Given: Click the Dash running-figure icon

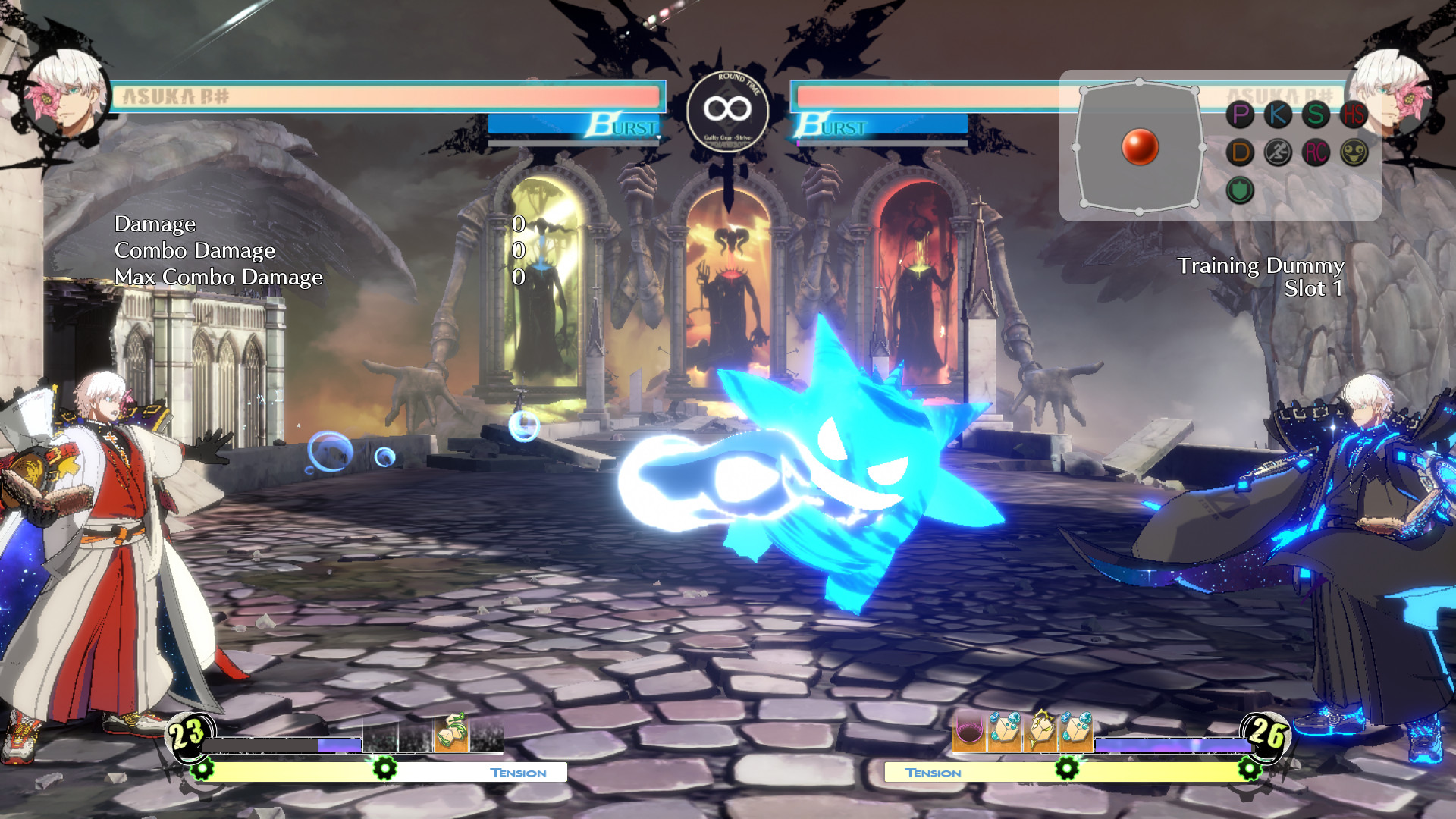Looking at the screenshot, I should pos(1279,153).
